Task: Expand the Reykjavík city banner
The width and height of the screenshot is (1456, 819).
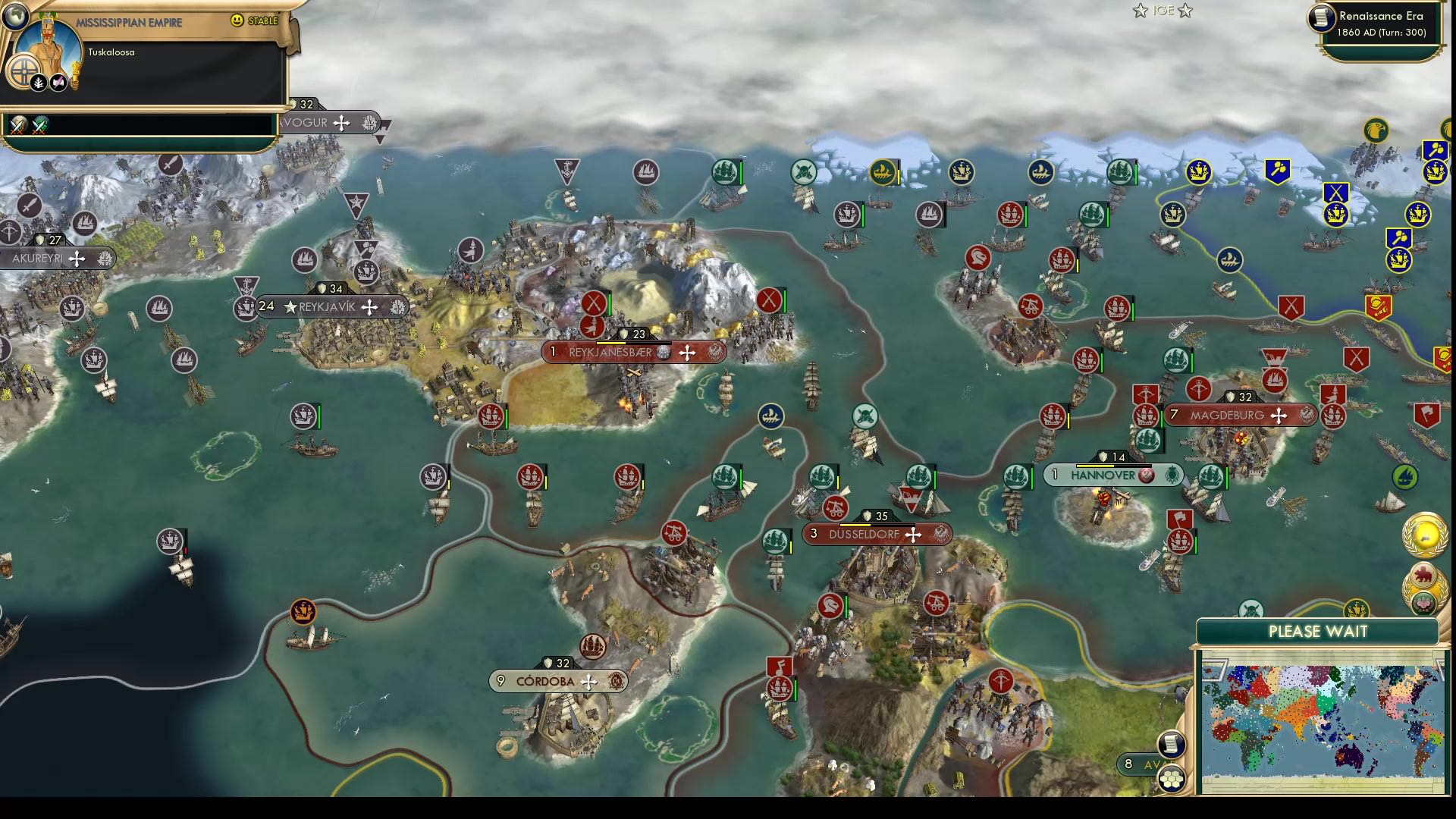Action: [x=327, y=307]
